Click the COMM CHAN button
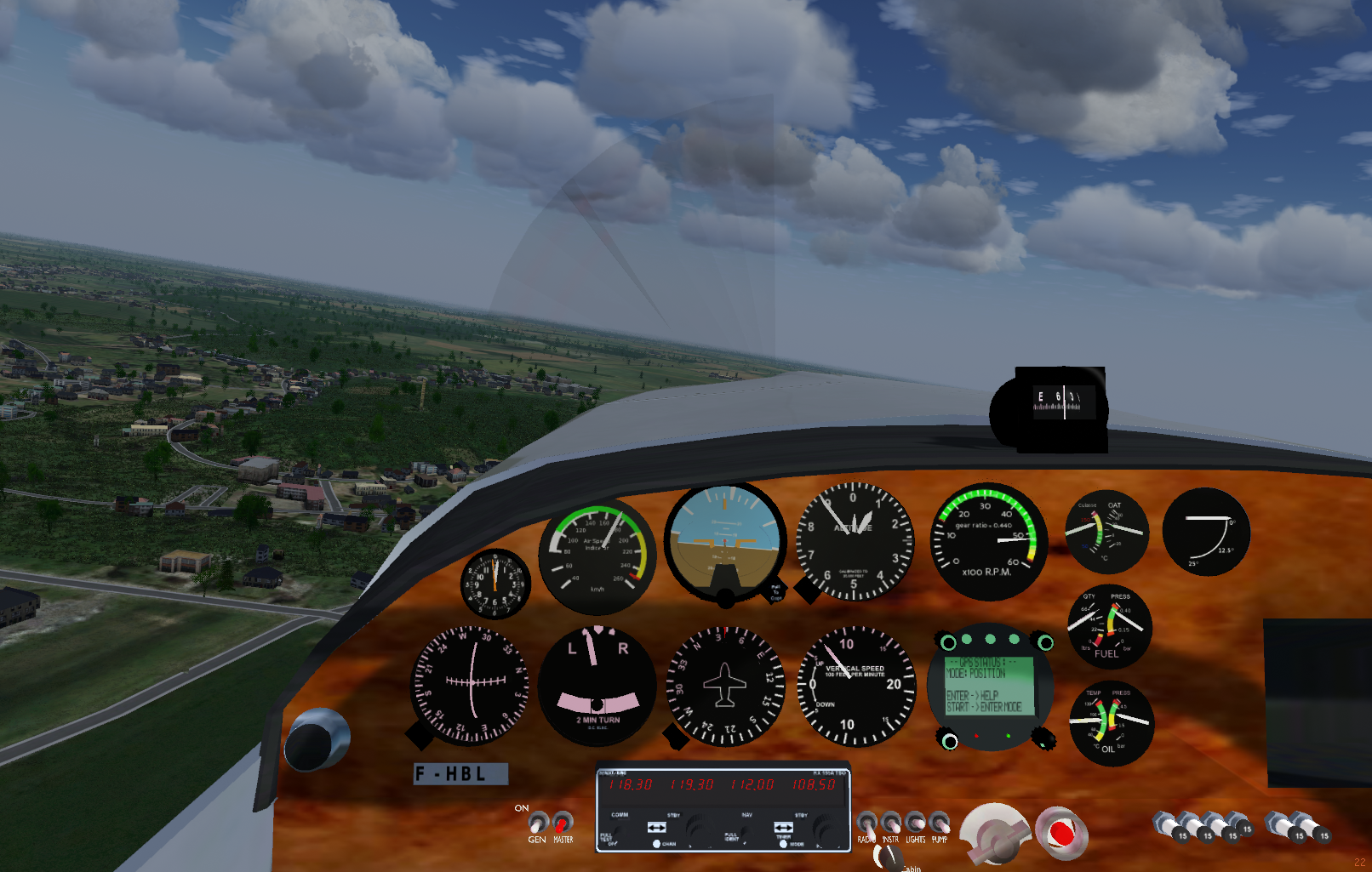 tap(656, 844)
